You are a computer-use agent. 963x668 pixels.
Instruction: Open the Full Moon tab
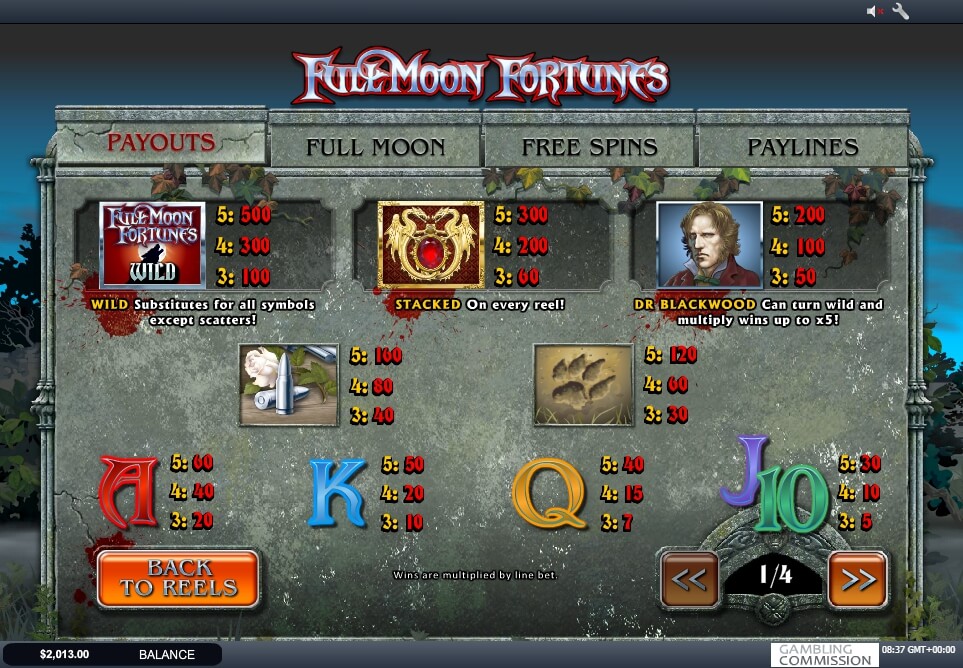pyautogui.click(x=375, y=147)
